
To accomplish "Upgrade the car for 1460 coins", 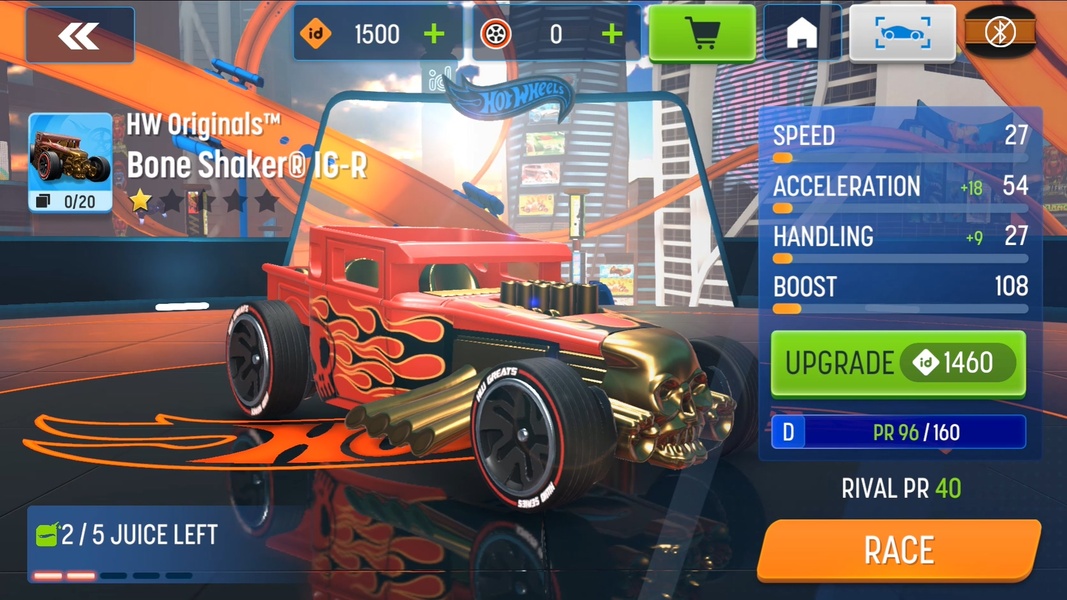I will (x=898, y=363).
